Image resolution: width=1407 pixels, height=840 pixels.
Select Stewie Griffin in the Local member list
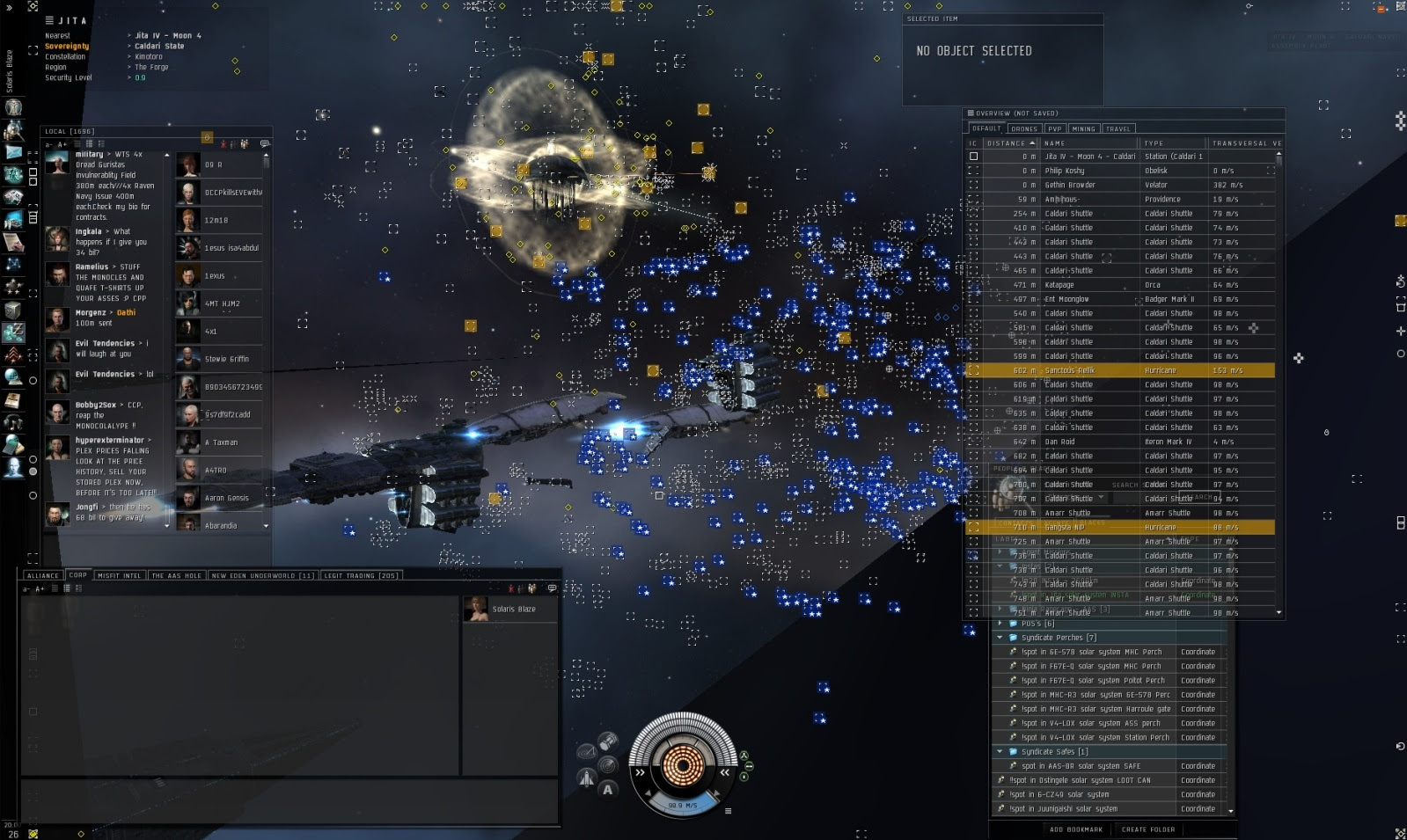226,359
